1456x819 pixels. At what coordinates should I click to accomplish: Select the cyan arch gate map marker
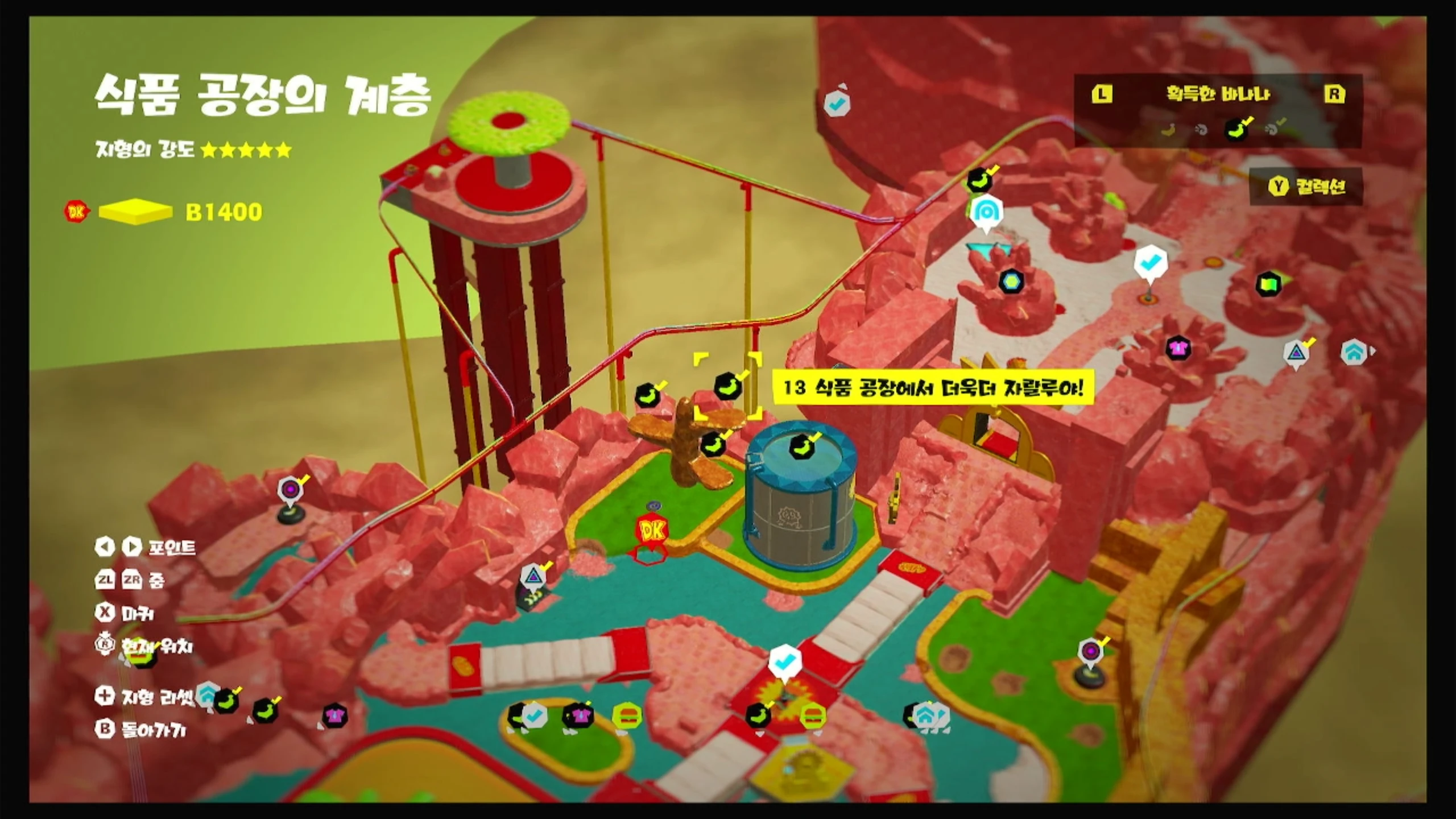tap(986, 212)
